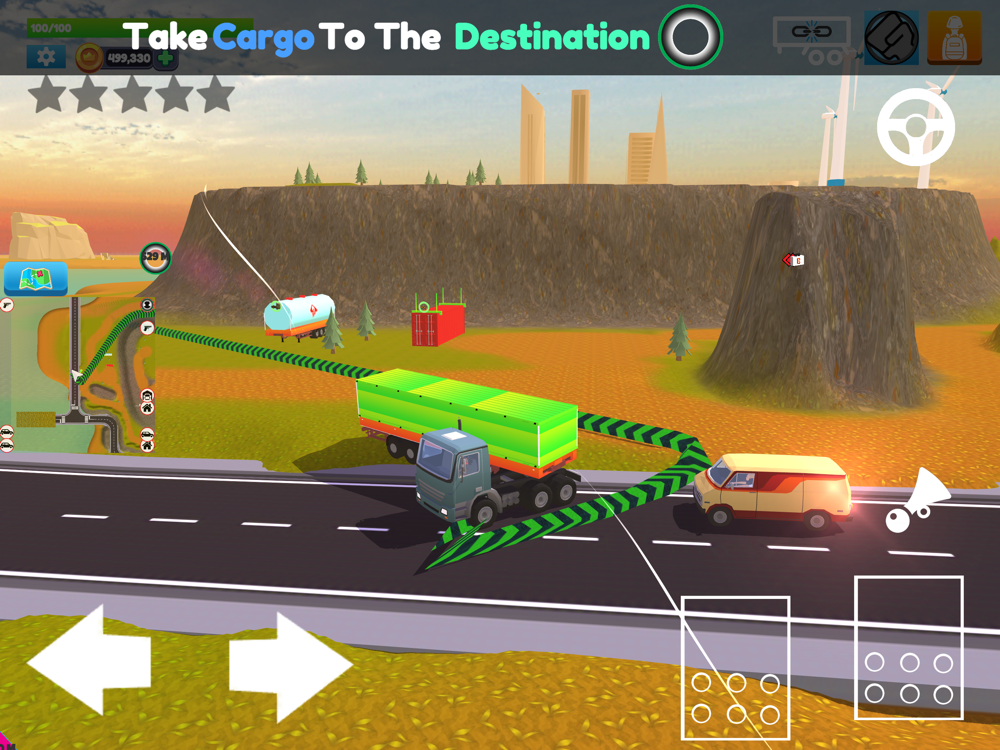This screenshot has height=750, width=1000.
Task: Tap the steering wheel control icon
Action: pos(916,128)
